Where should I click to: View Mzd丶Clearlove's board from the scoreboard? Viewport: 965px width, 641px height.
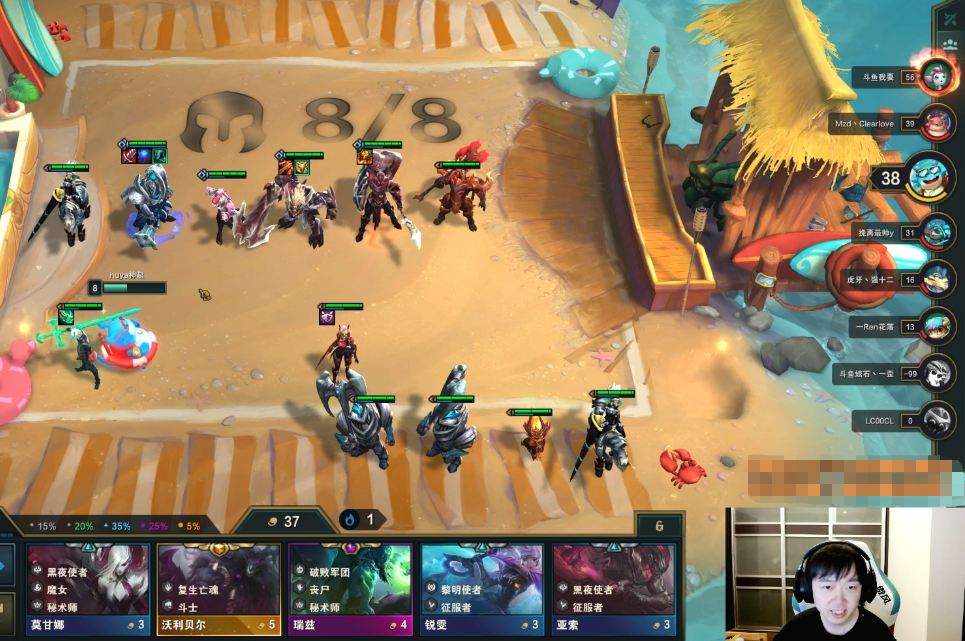pos(937,124)
